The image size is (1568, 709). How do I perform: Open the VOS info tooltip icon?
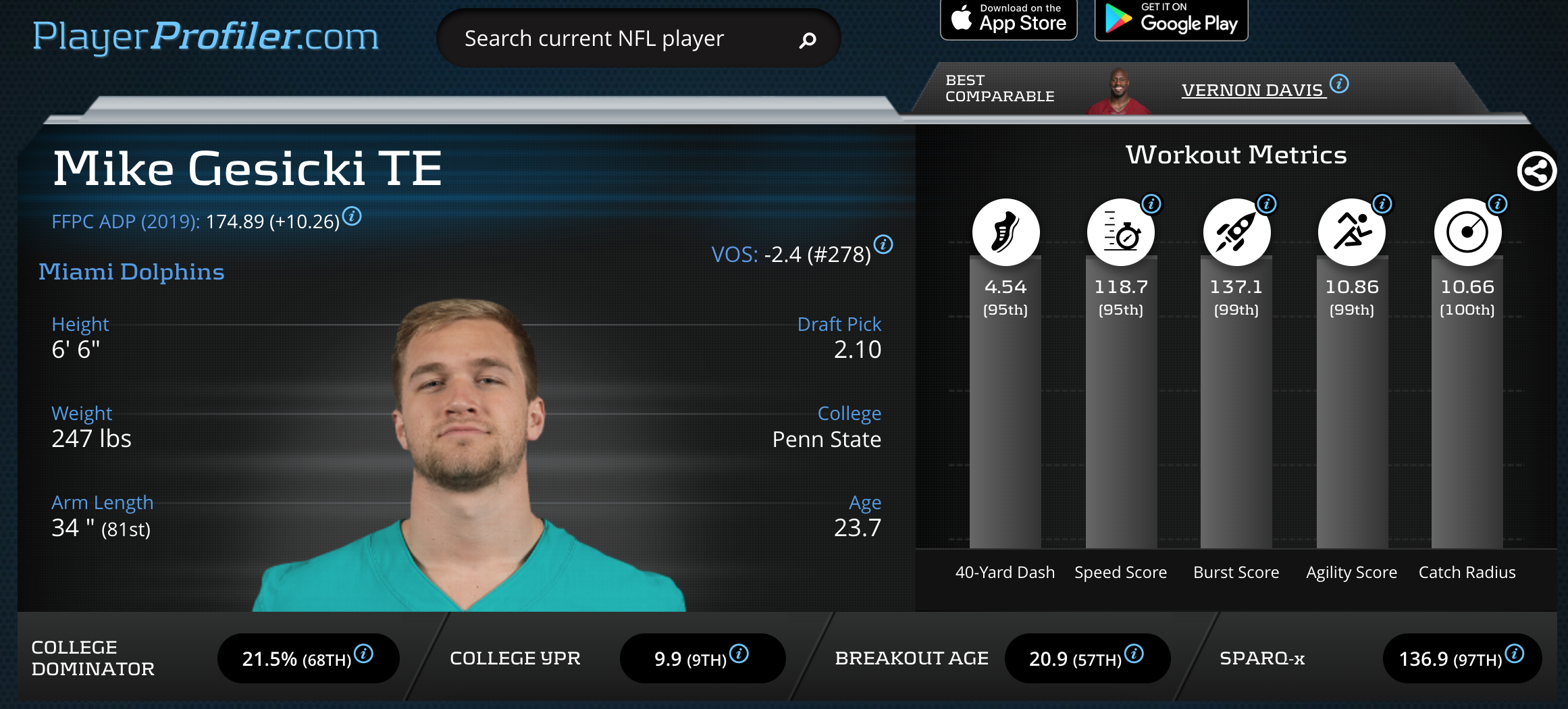[x=883, y=244]
